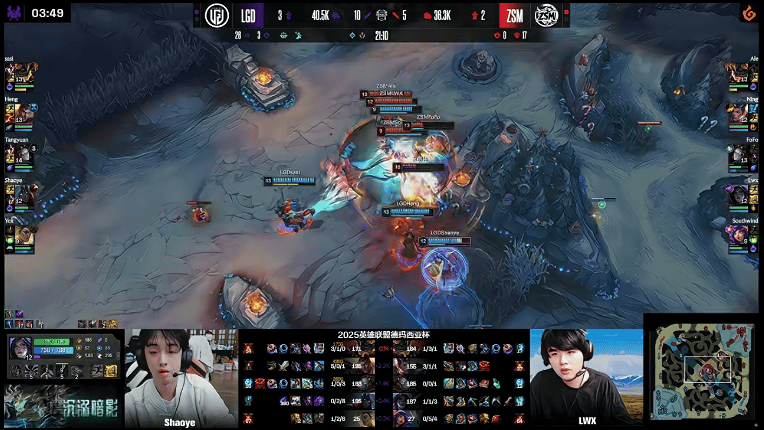Click the minimap
Image resolution: width=764 pixels, height=430 pixels.
(703, 372)
